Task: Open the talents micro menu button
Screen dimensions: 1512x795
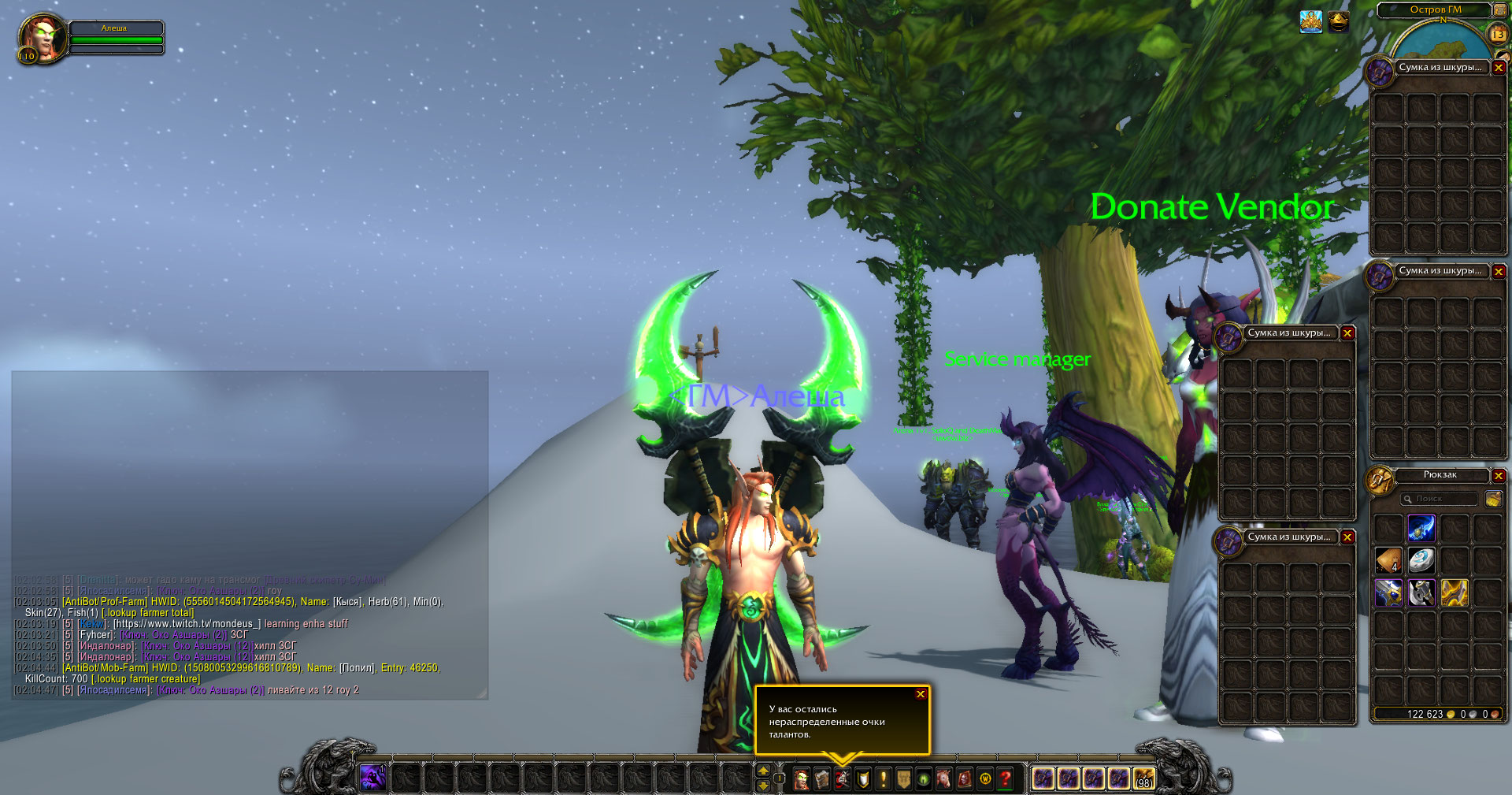Action: [843, 779]
